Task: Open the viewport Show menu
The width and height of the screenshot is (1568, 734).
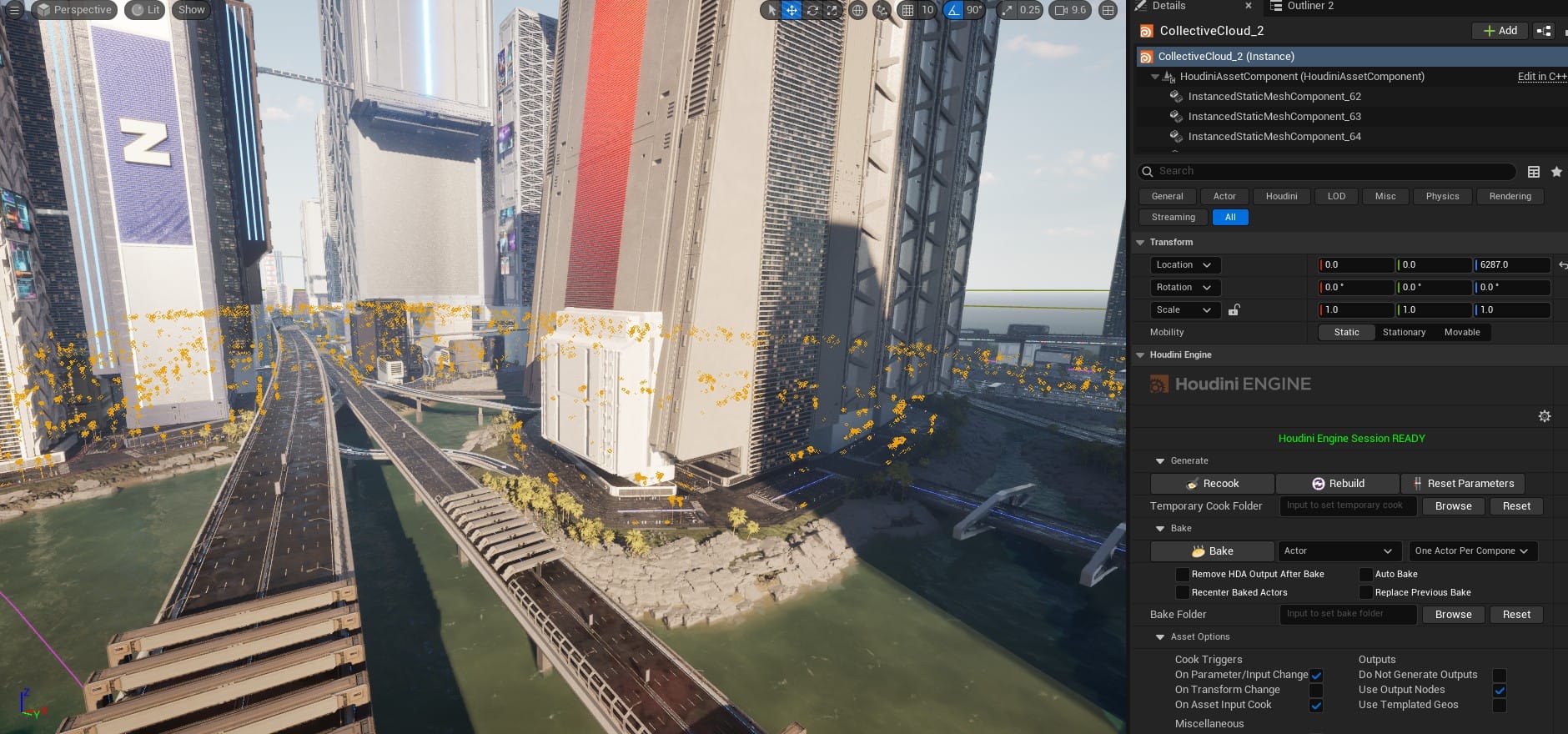Action: pos(191,10)
